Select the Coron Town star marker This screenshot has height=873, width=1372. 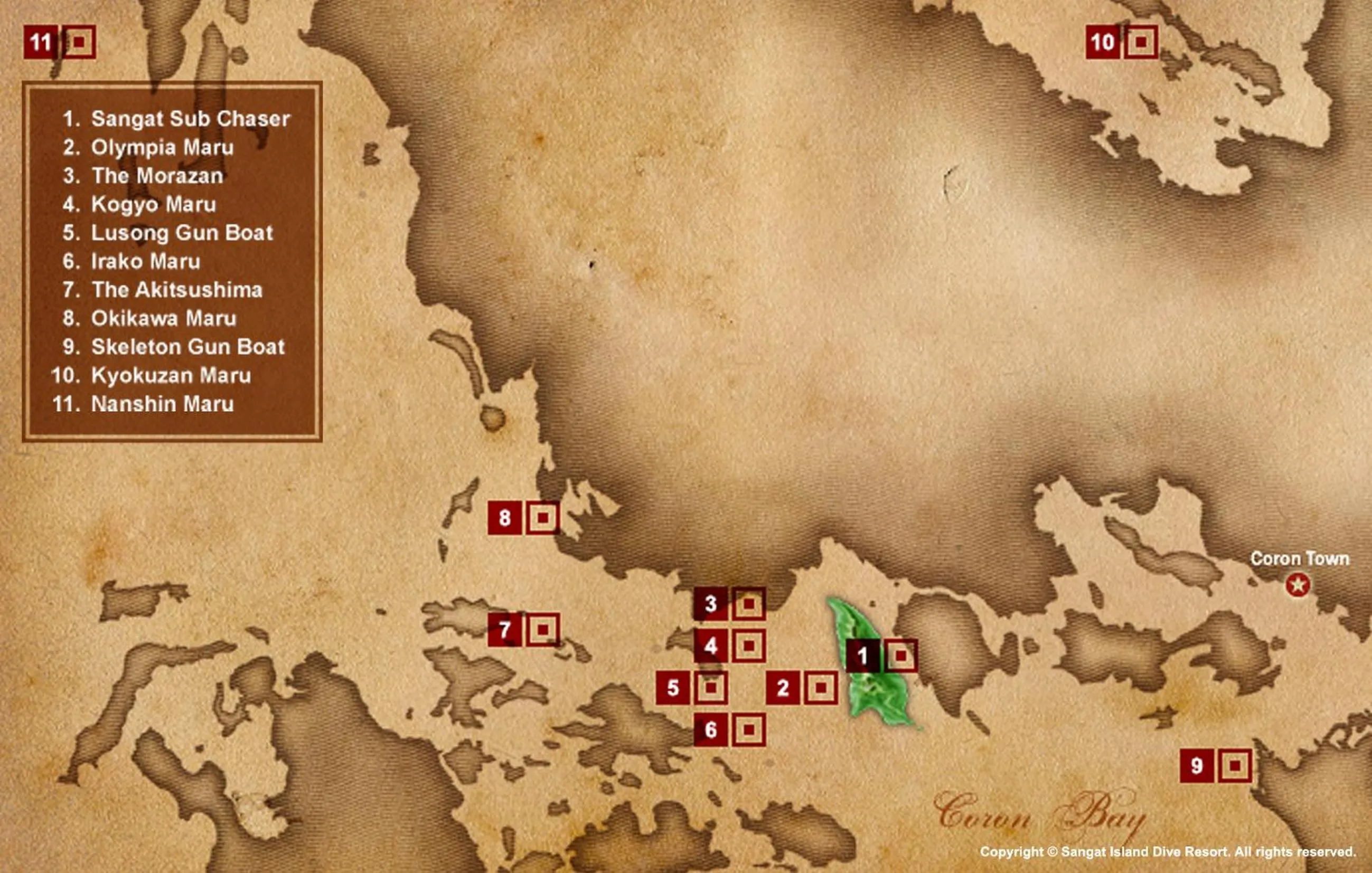(1298, 585)
